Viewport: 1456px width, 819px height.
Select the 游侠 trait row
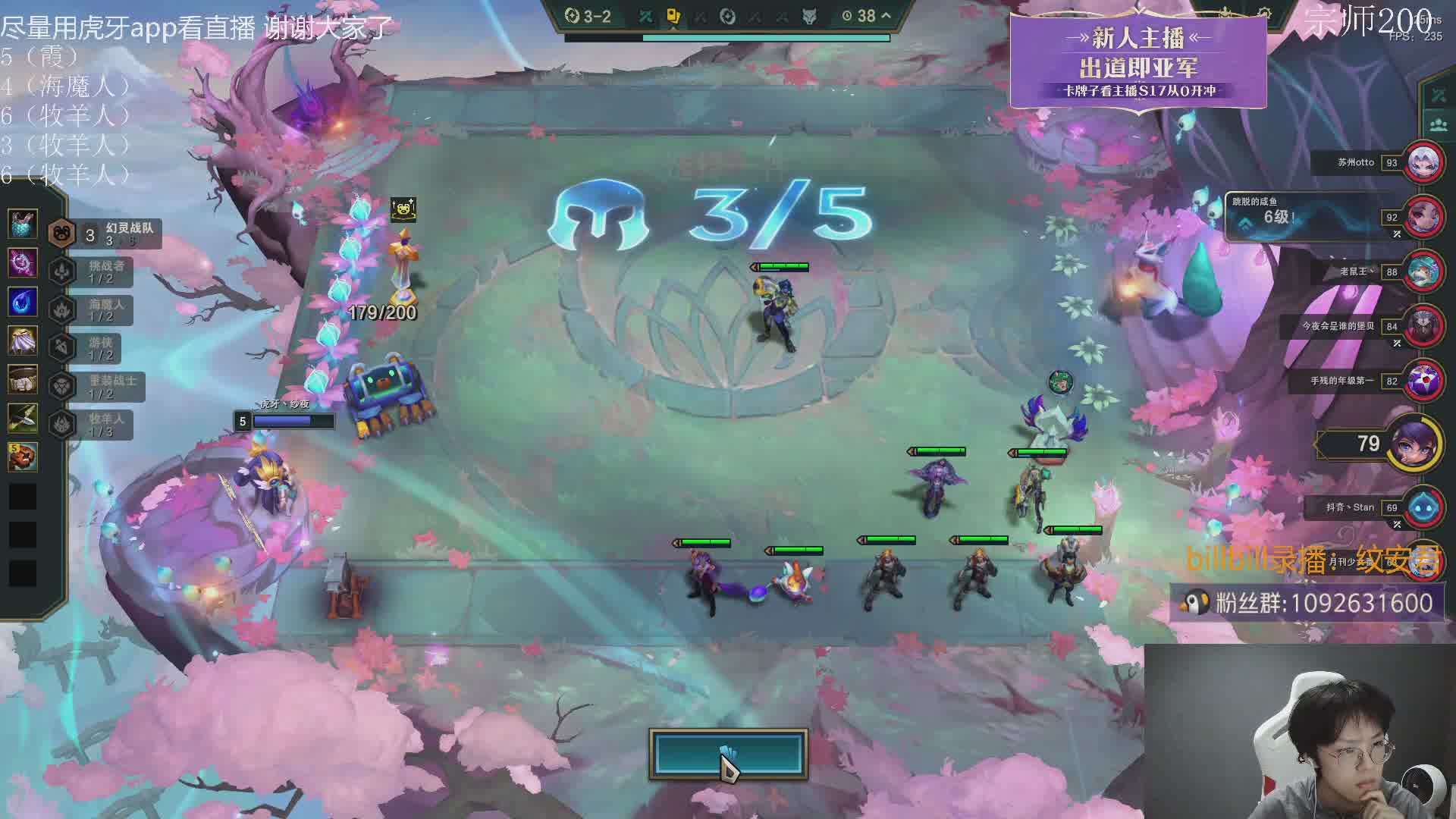91,348
